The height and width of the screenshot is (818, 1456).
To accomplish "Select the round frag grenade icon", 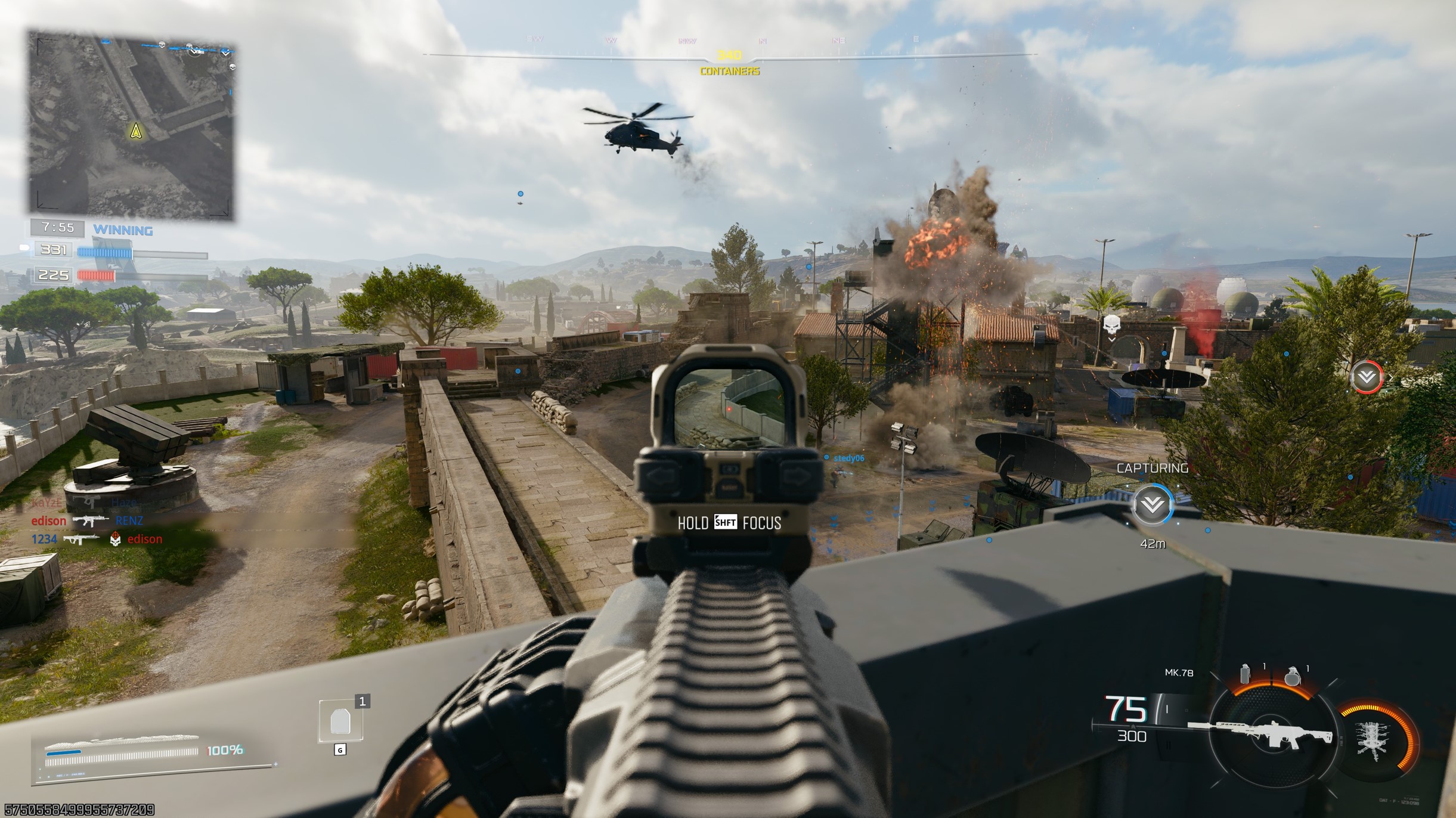I will tap(1293, 676).
